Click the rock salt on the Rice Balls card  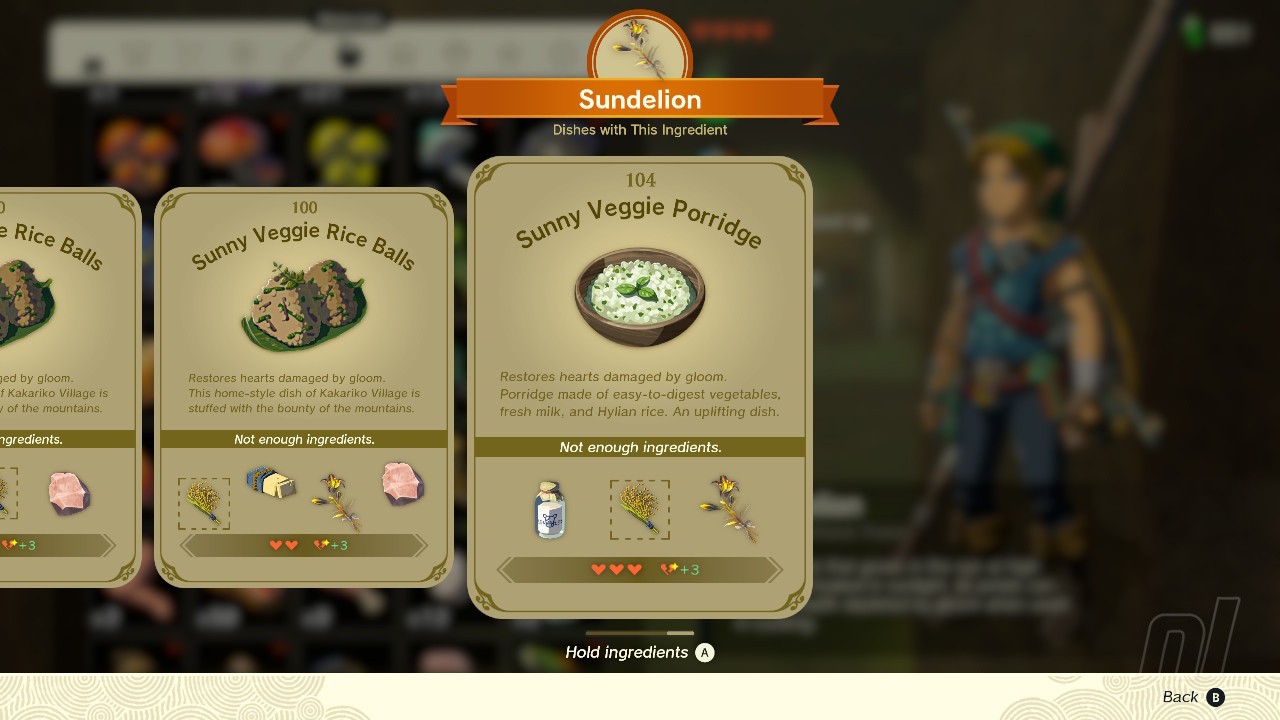pos(403,484)
